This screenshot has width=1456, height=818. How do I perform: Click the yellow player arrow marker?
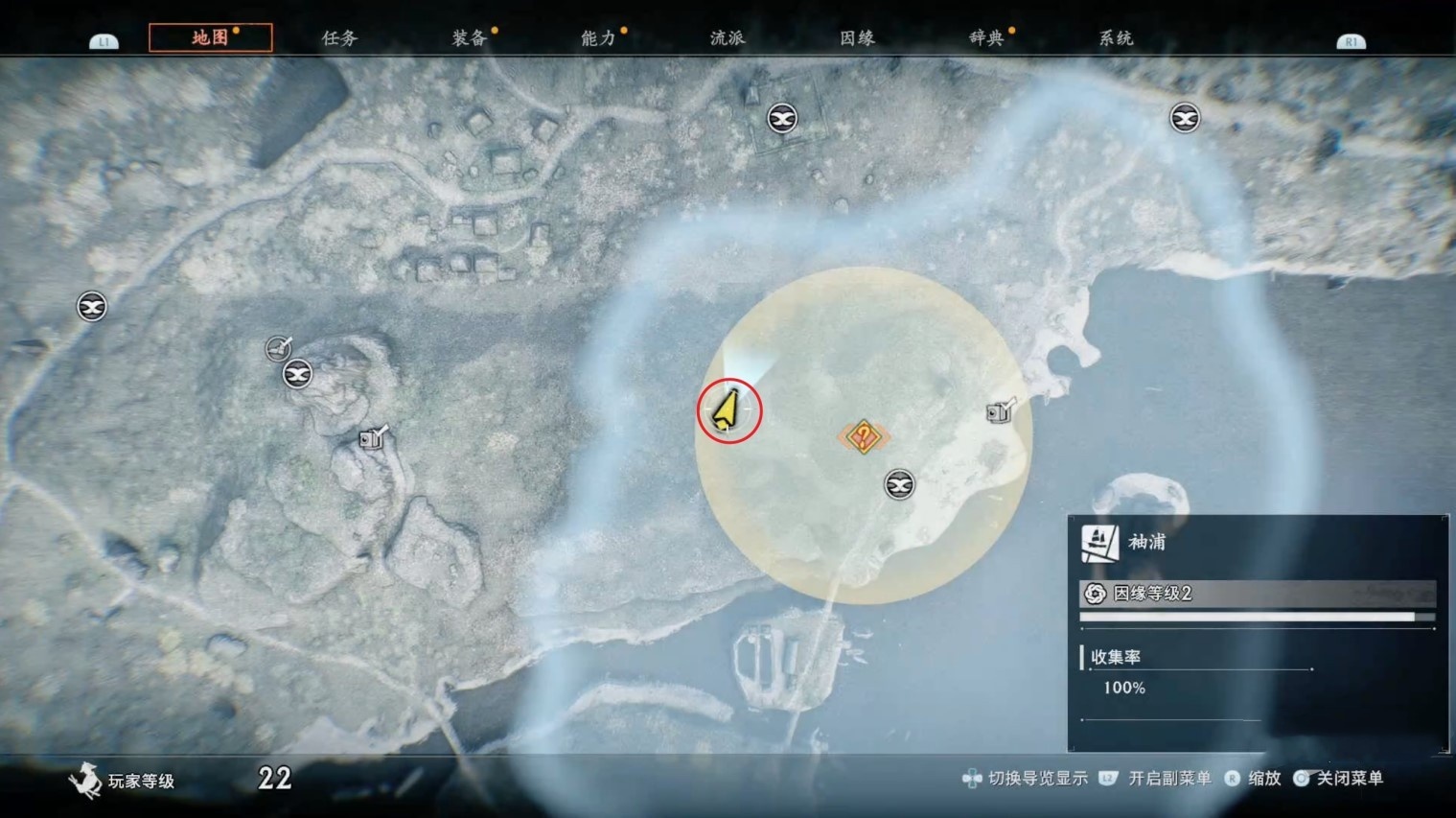[728, 409]
